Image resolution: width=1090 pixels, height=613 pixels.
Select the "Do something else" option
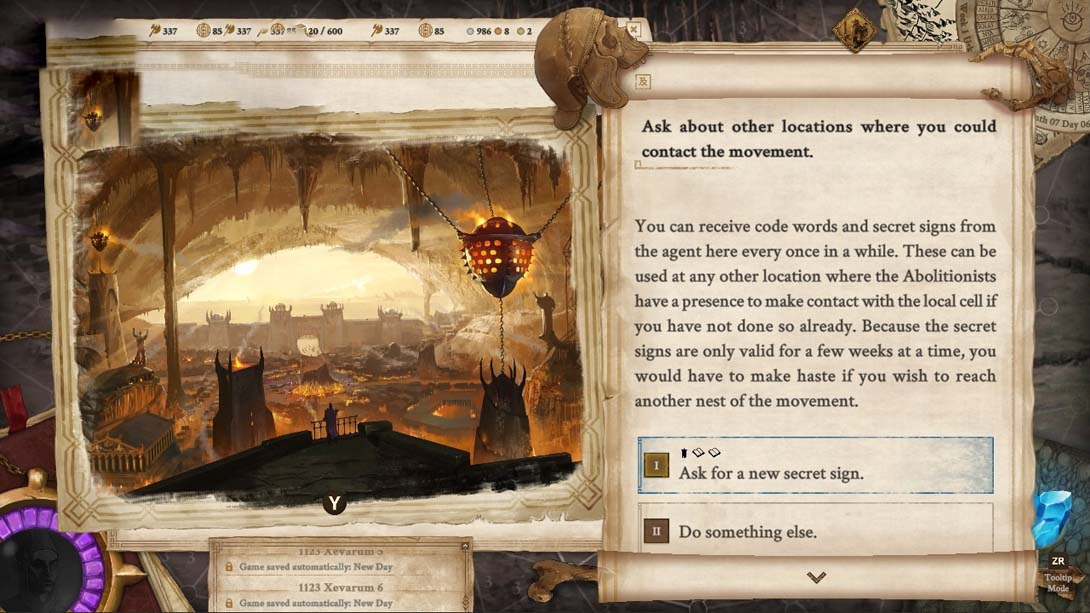point(815,531)
